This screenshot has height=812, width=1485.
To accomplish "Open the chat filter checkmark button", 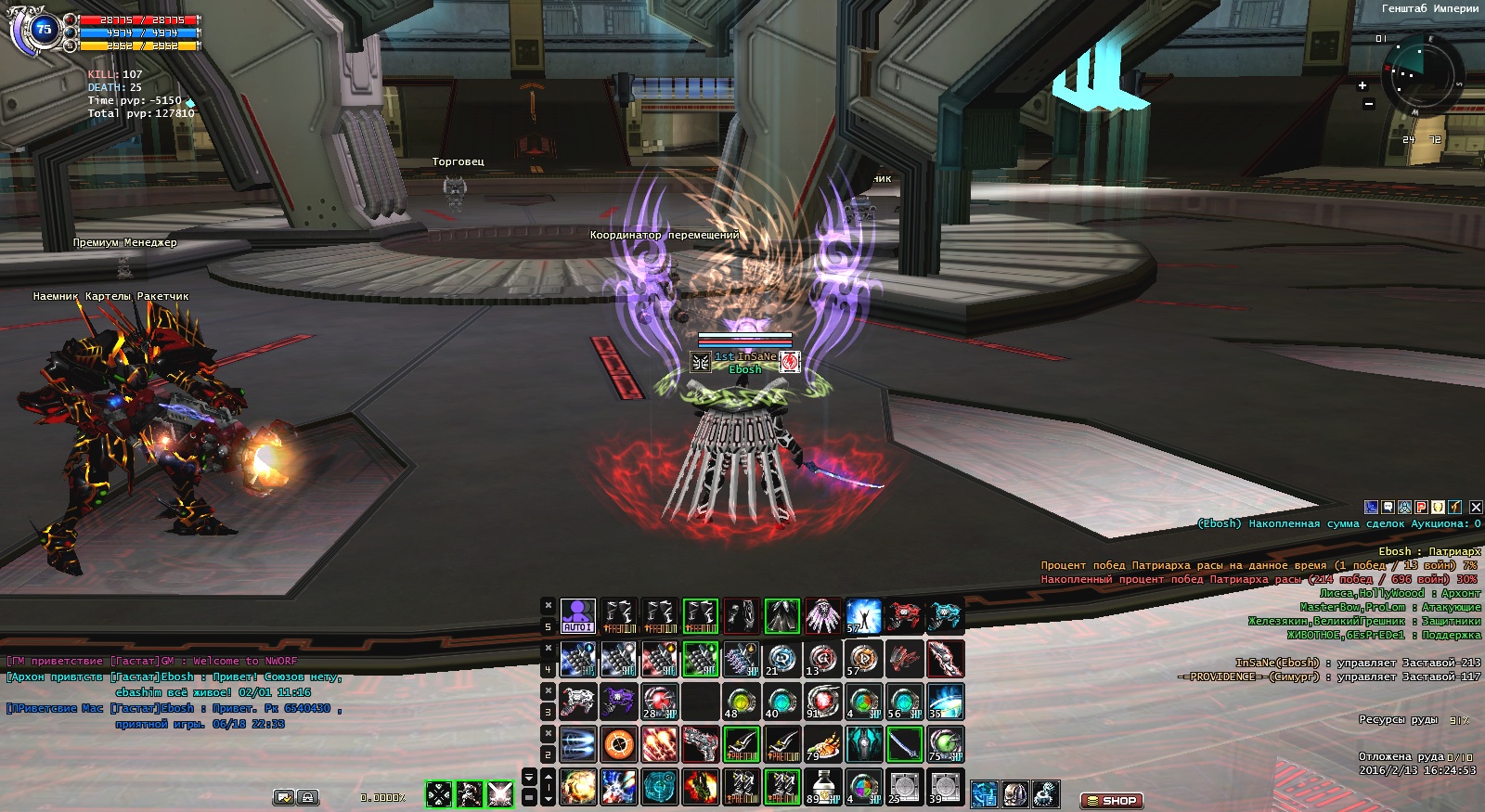I will (284, 797).
